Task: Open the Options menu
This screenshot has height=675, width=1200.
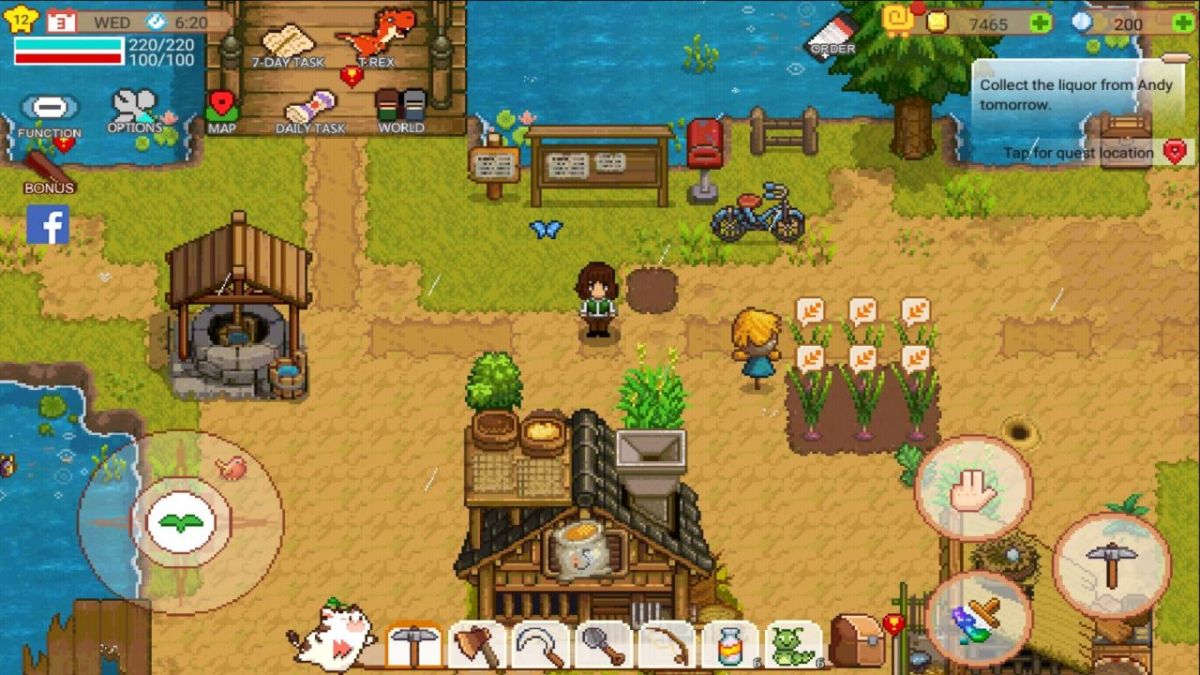Action: pos(134,108)
